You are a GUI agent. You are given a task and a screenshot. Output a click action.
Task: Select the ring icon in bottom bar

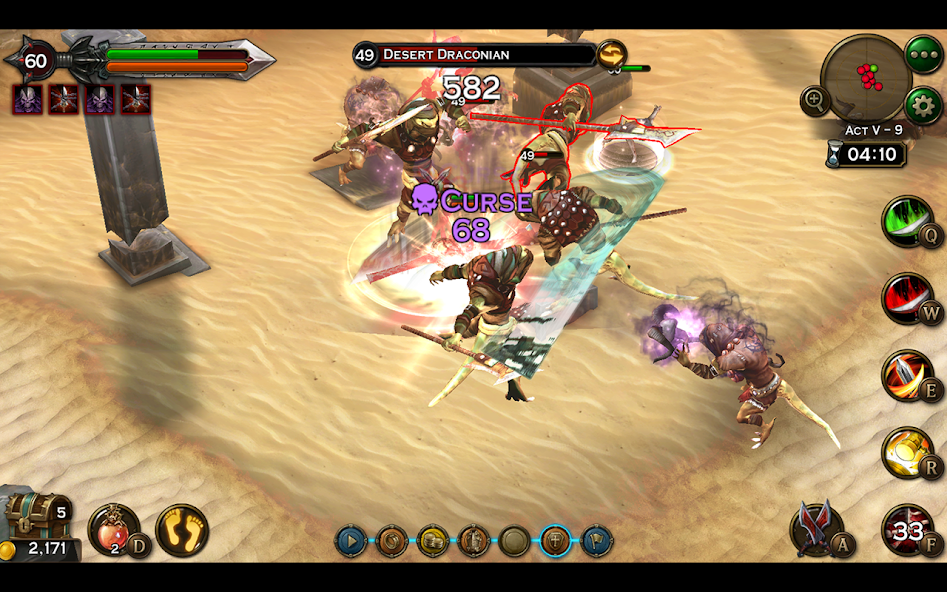tap(392, 541)
